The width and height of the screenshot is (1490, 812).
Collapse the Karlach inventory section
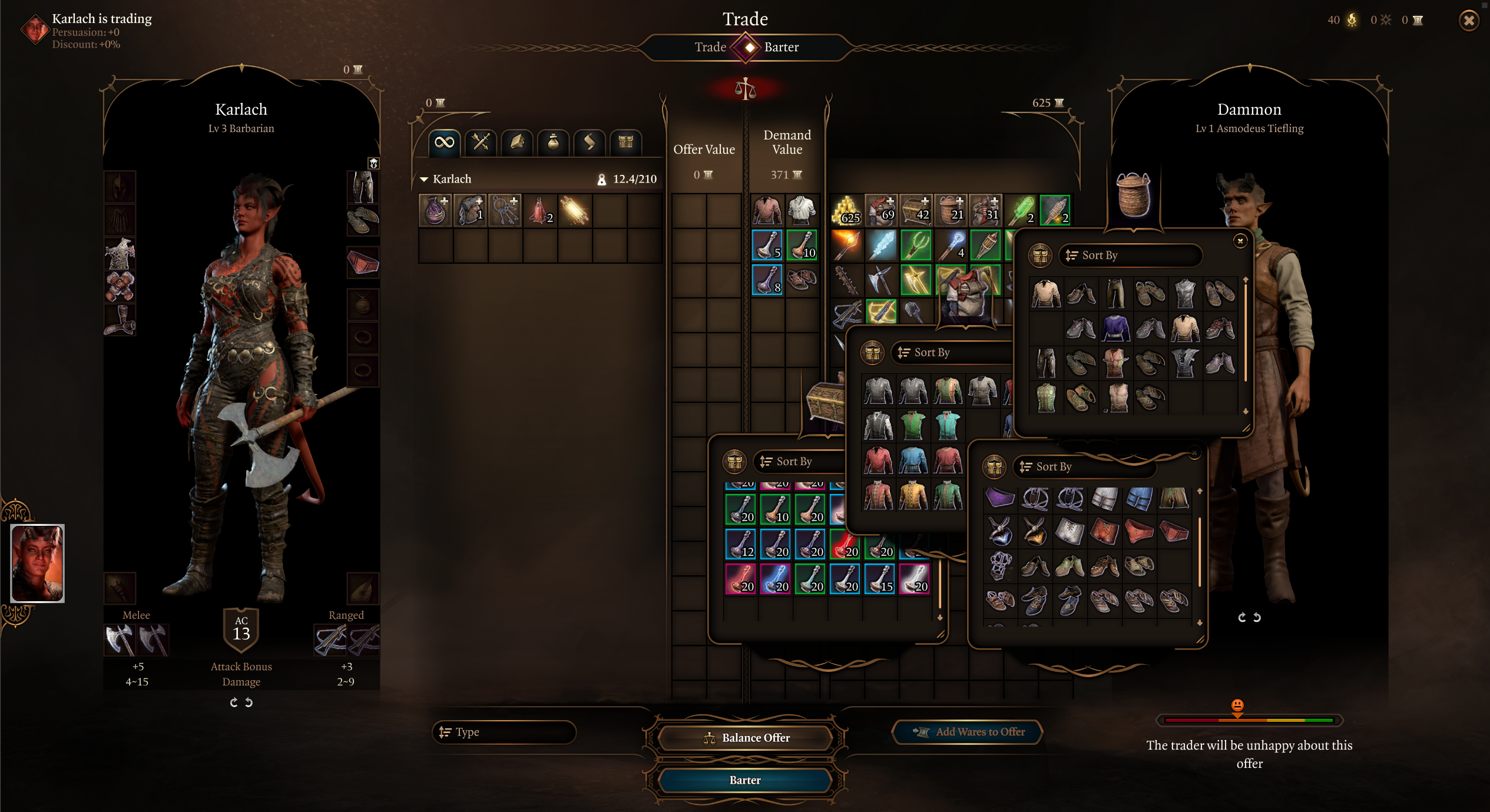tap(424, 179)
